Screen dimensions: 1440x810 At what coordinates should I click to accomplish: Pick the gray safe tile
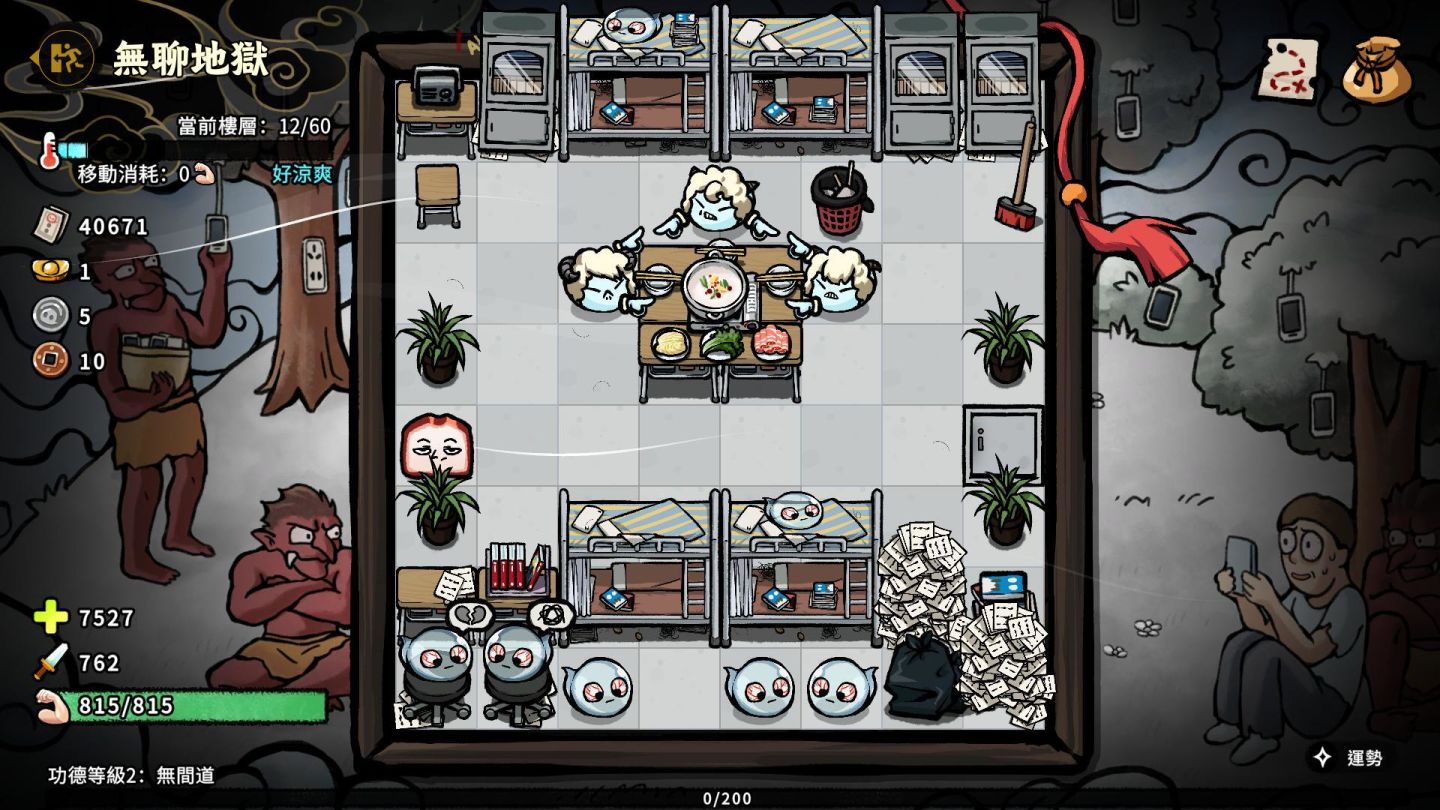[1001, 438]
